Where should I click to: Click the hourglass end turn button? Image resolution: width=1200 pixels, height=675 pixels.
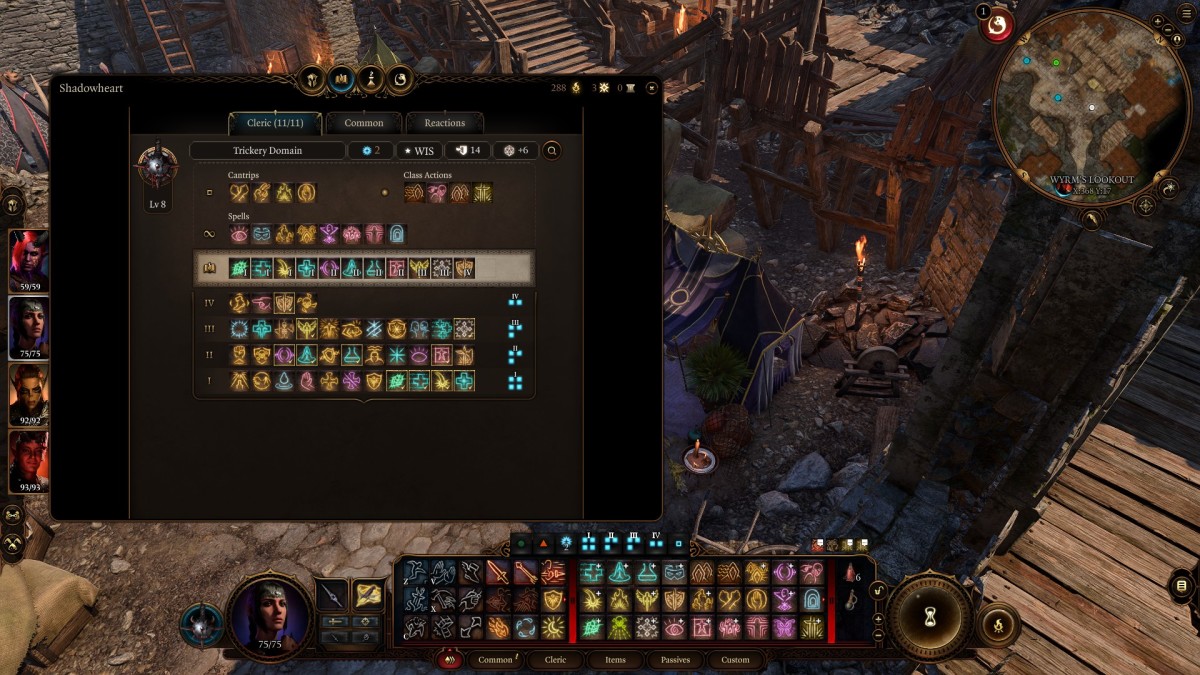tap(930, 614)
